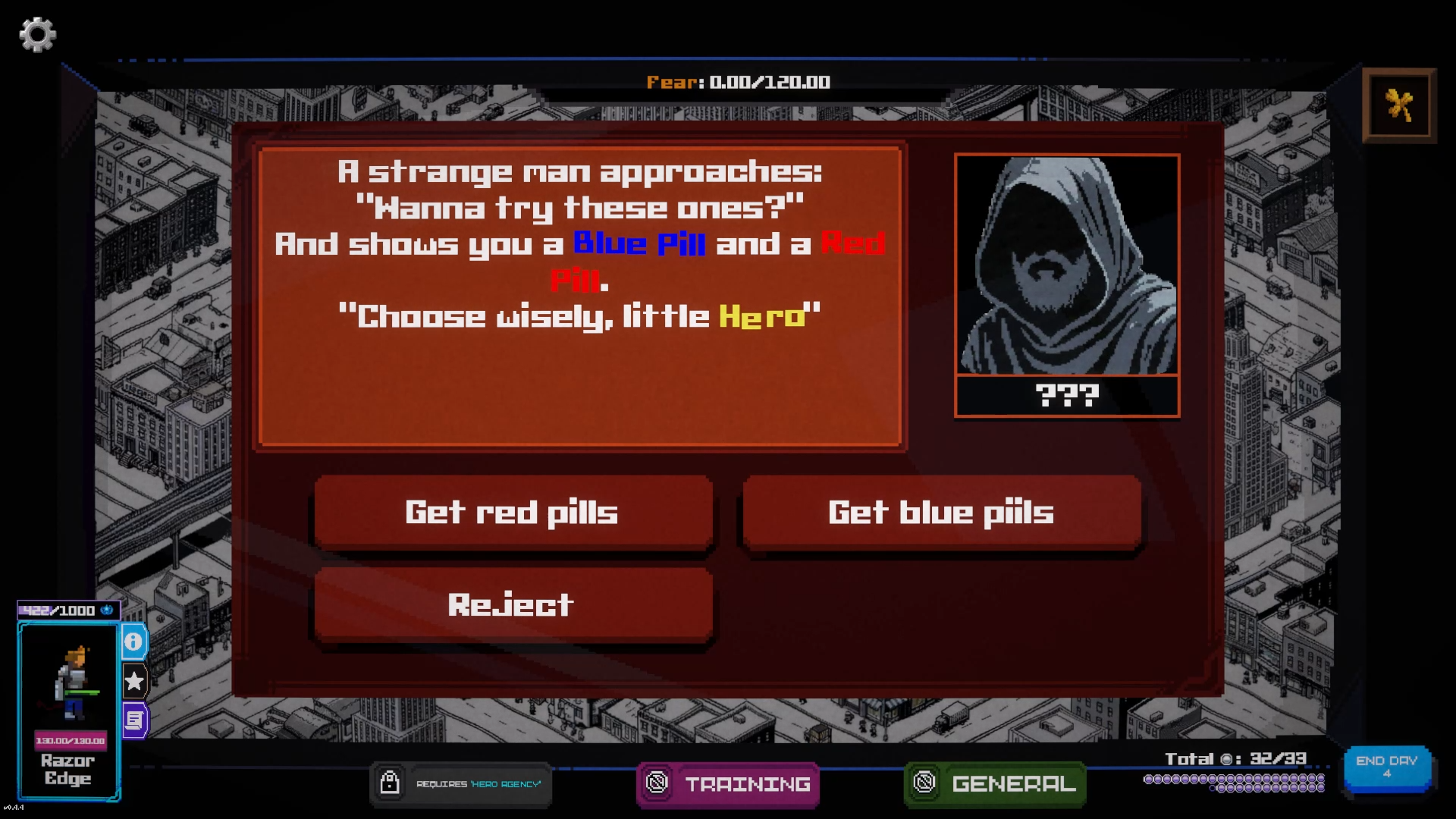Screen dimensions: 1456x819
Task: Choose 'Get red pills'
Action: pyautogui.click(x=513, y=513)
